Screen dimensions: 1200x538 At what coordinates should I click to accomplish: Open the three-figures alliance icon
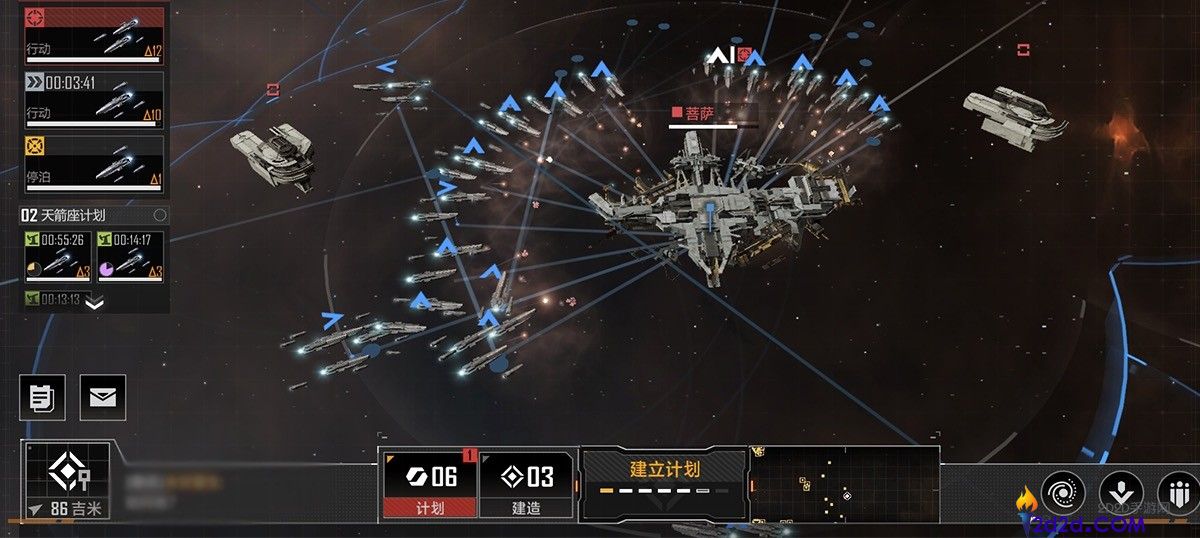(1178, 492)
